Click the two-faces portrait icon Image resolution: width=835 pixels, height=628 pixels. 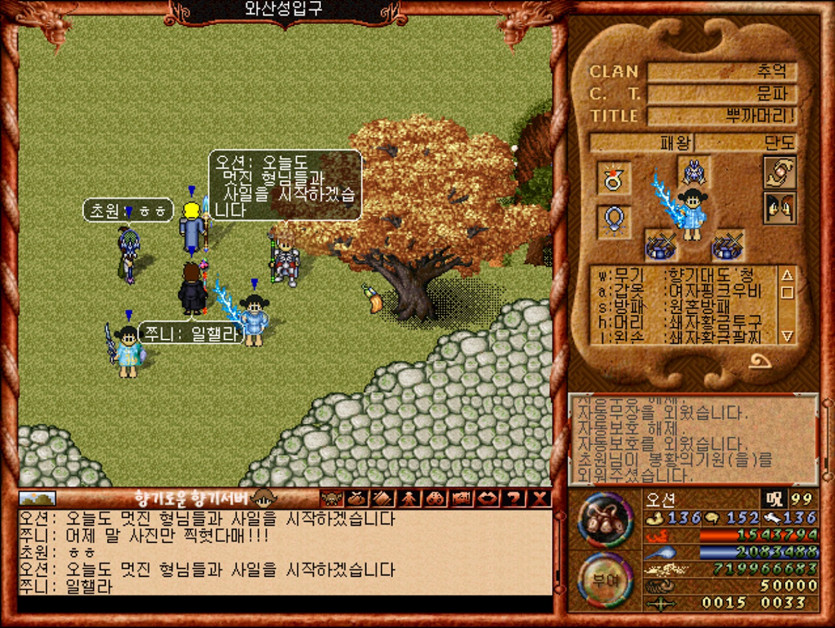pos(779,208)
